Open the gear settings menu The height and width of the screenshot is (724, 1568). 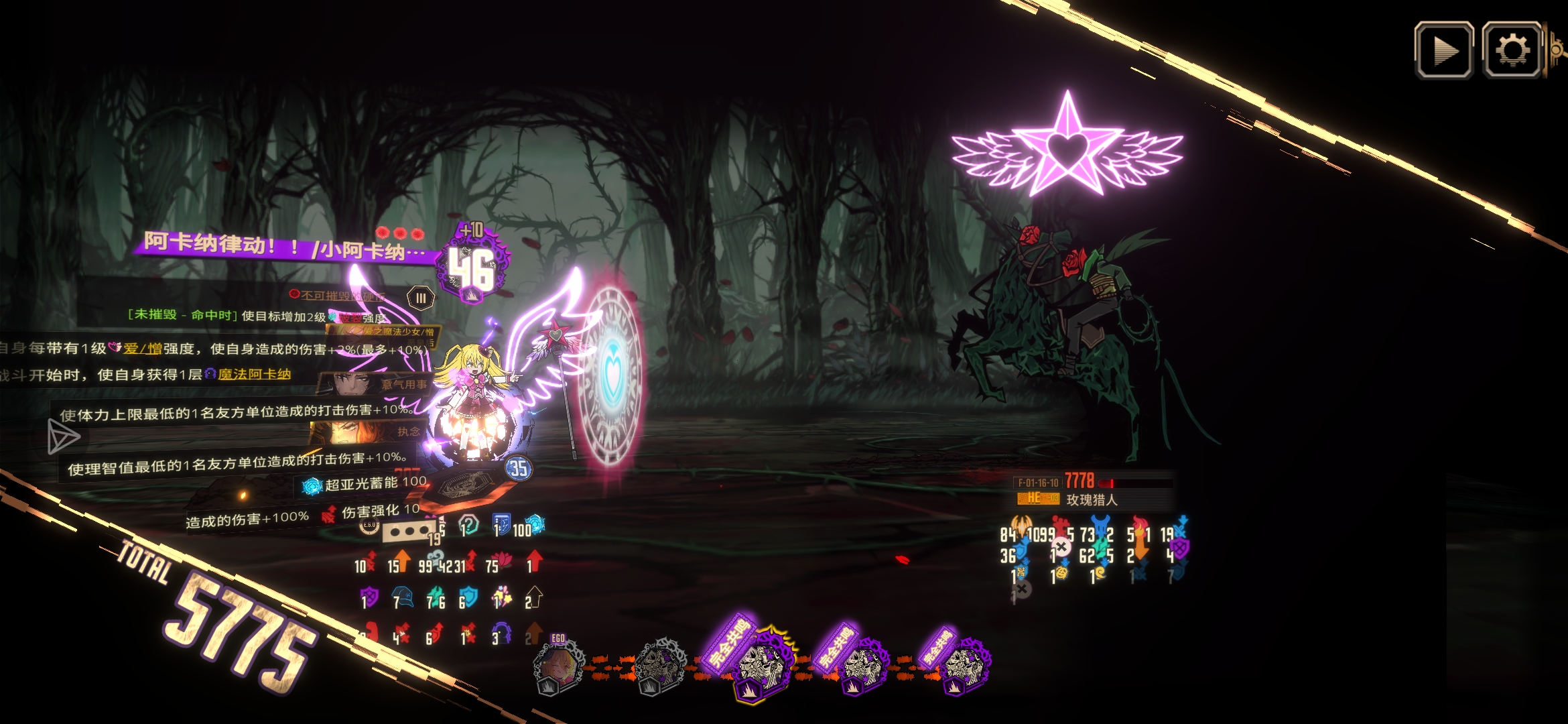(x=1511, y=50)
